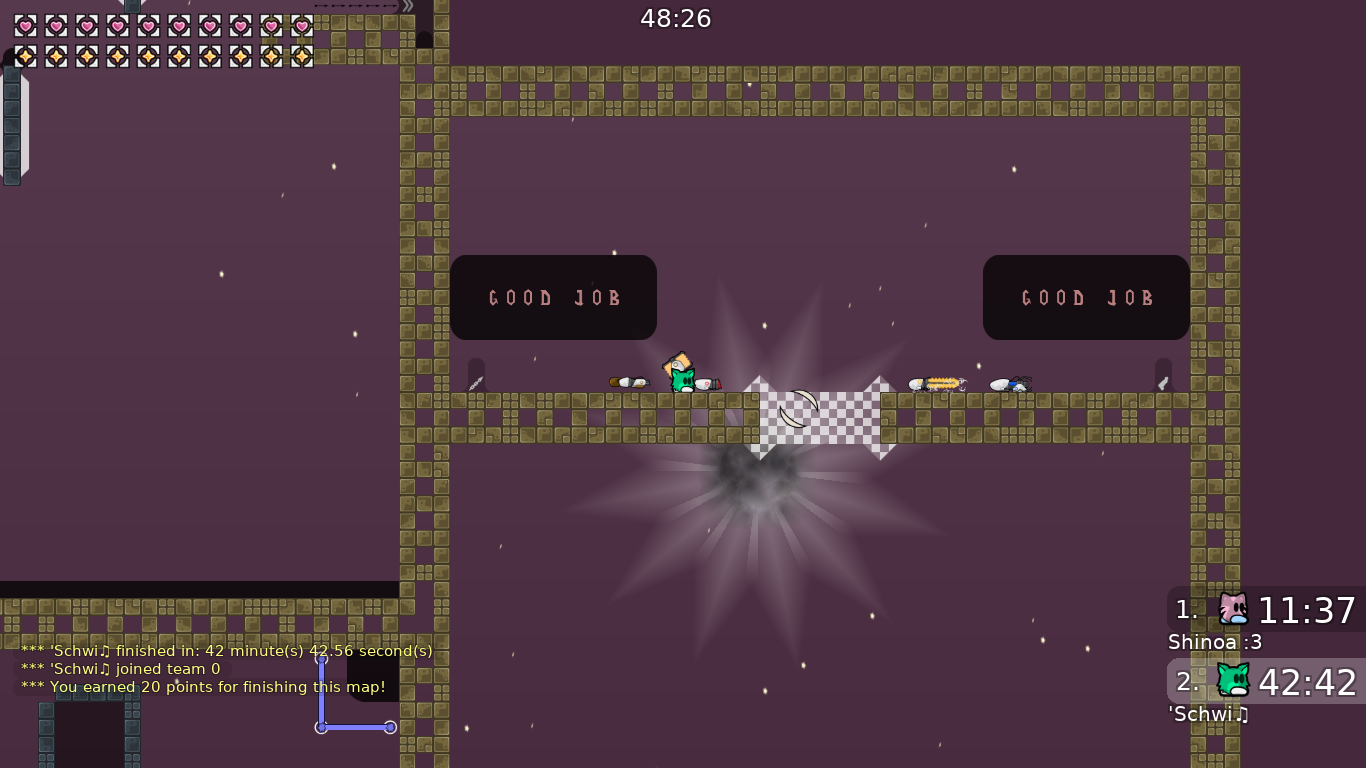This screenshot has width=1366, height=768.
Task: Click Shinoa's pink cat avatar in the scoreboard
Action: pos(1233,607)
